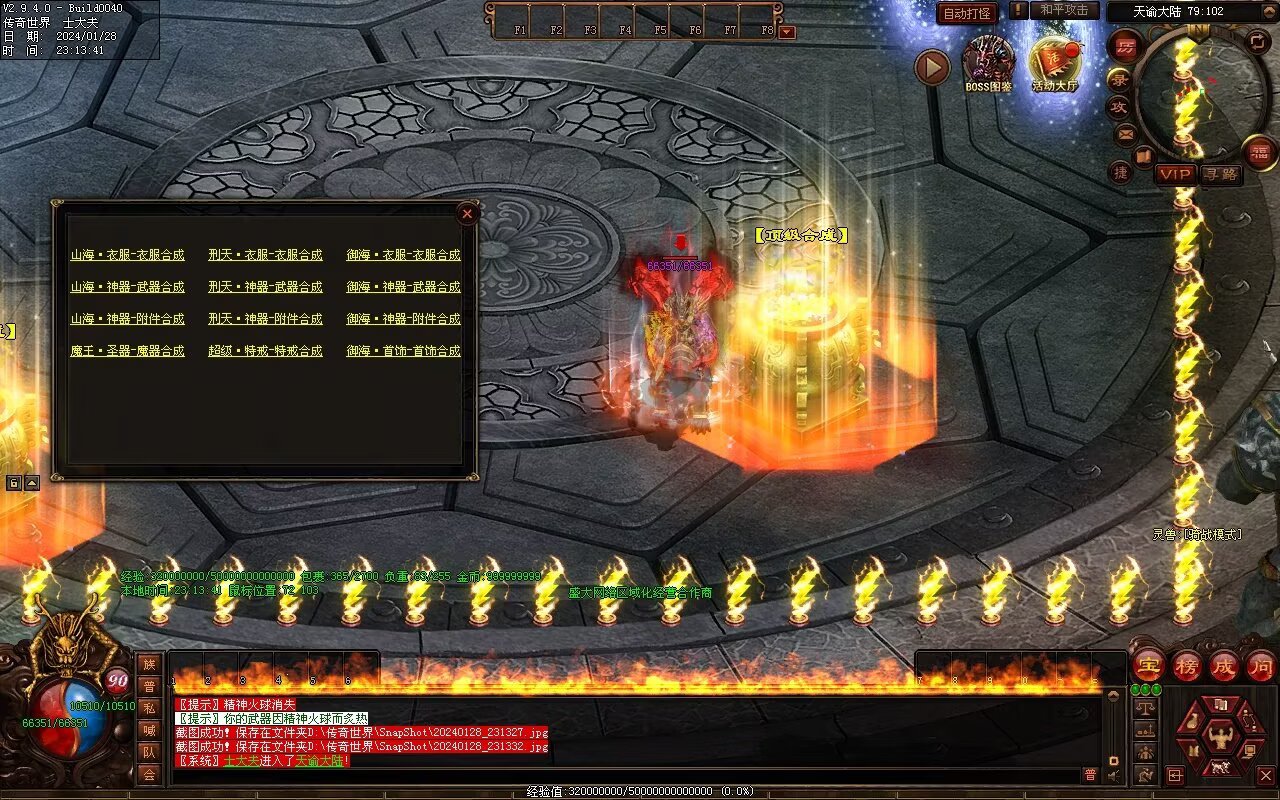Click the round play arrow button
Screen dimensions: 1280x800
tap(932, 67)
